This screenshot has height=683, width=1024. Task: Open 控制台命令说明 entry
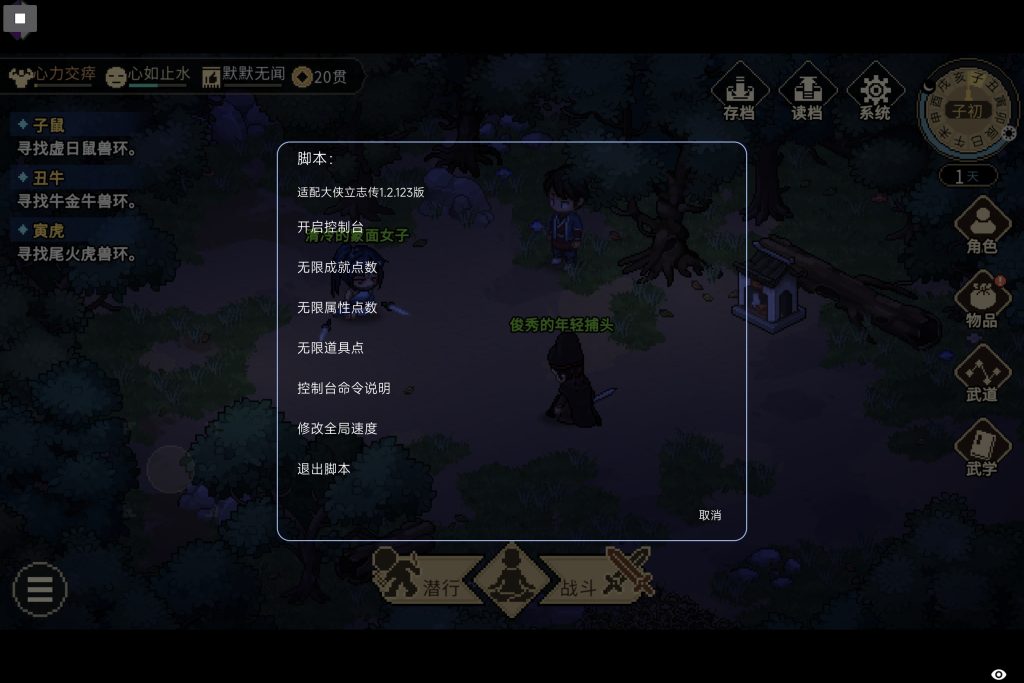point(343,388)
